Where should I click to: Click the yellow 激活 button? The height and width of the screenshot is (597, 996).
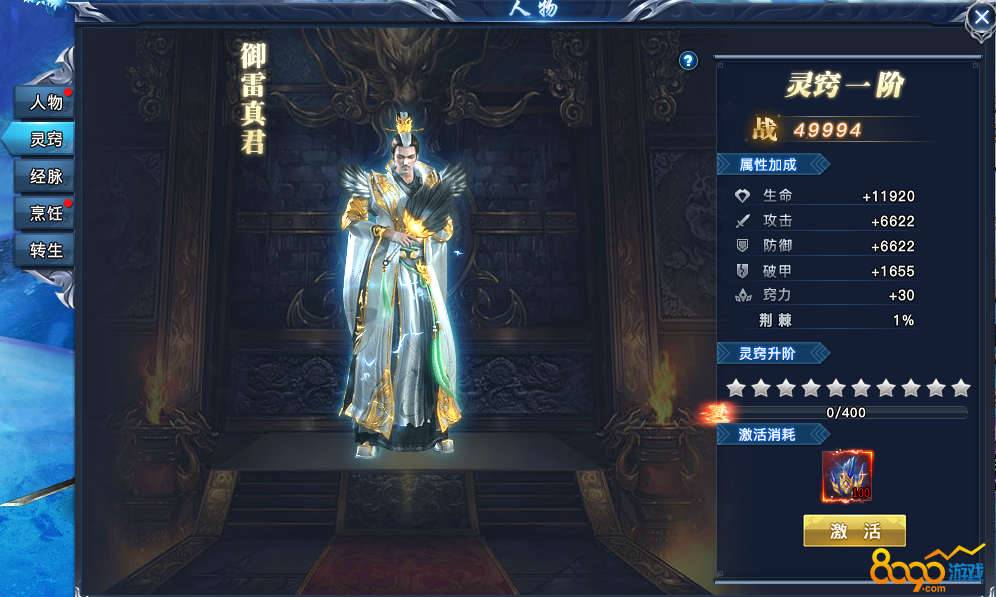click(854, 531)
